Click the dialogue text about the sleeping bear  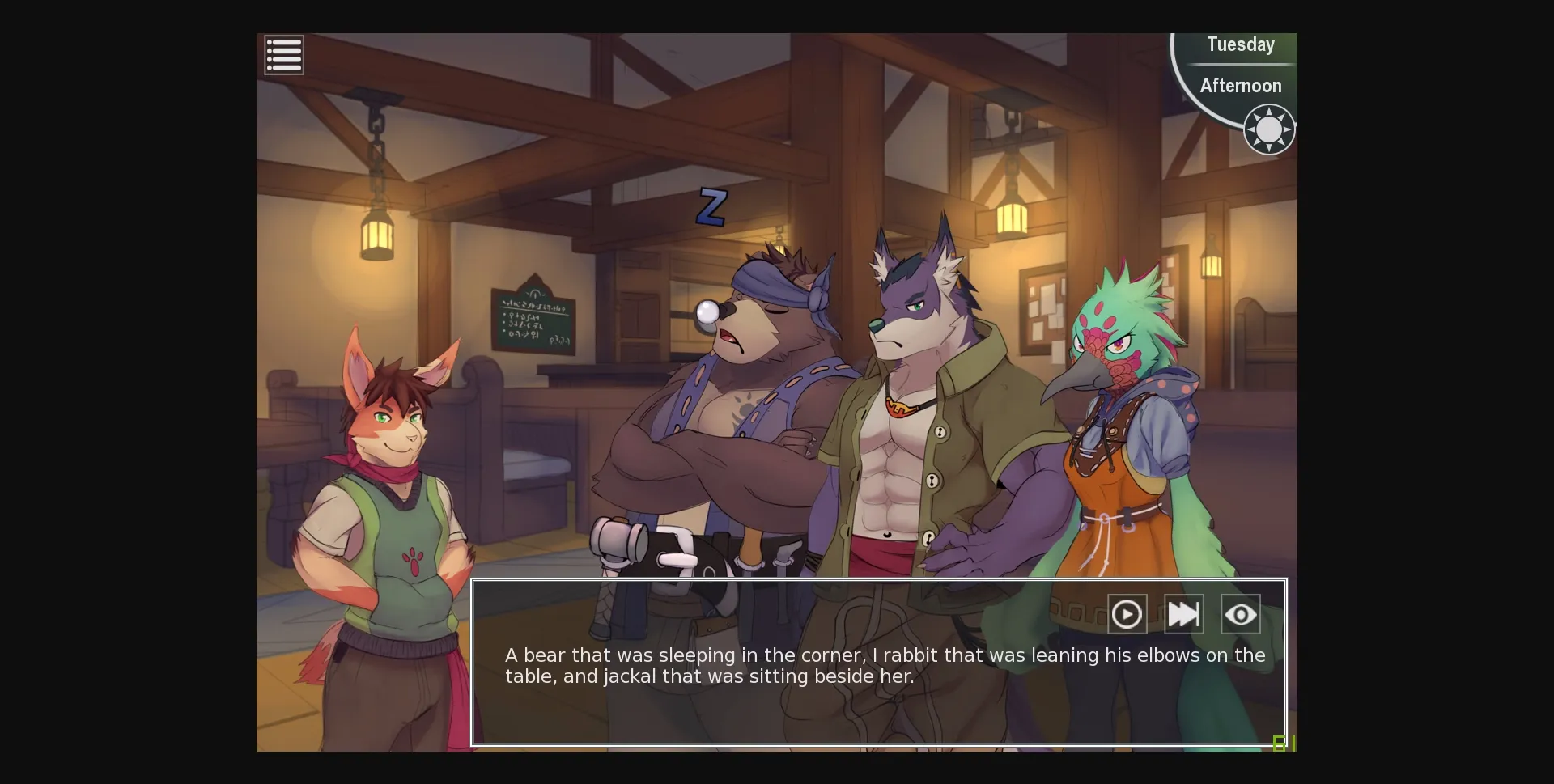(x=882, y=666)
